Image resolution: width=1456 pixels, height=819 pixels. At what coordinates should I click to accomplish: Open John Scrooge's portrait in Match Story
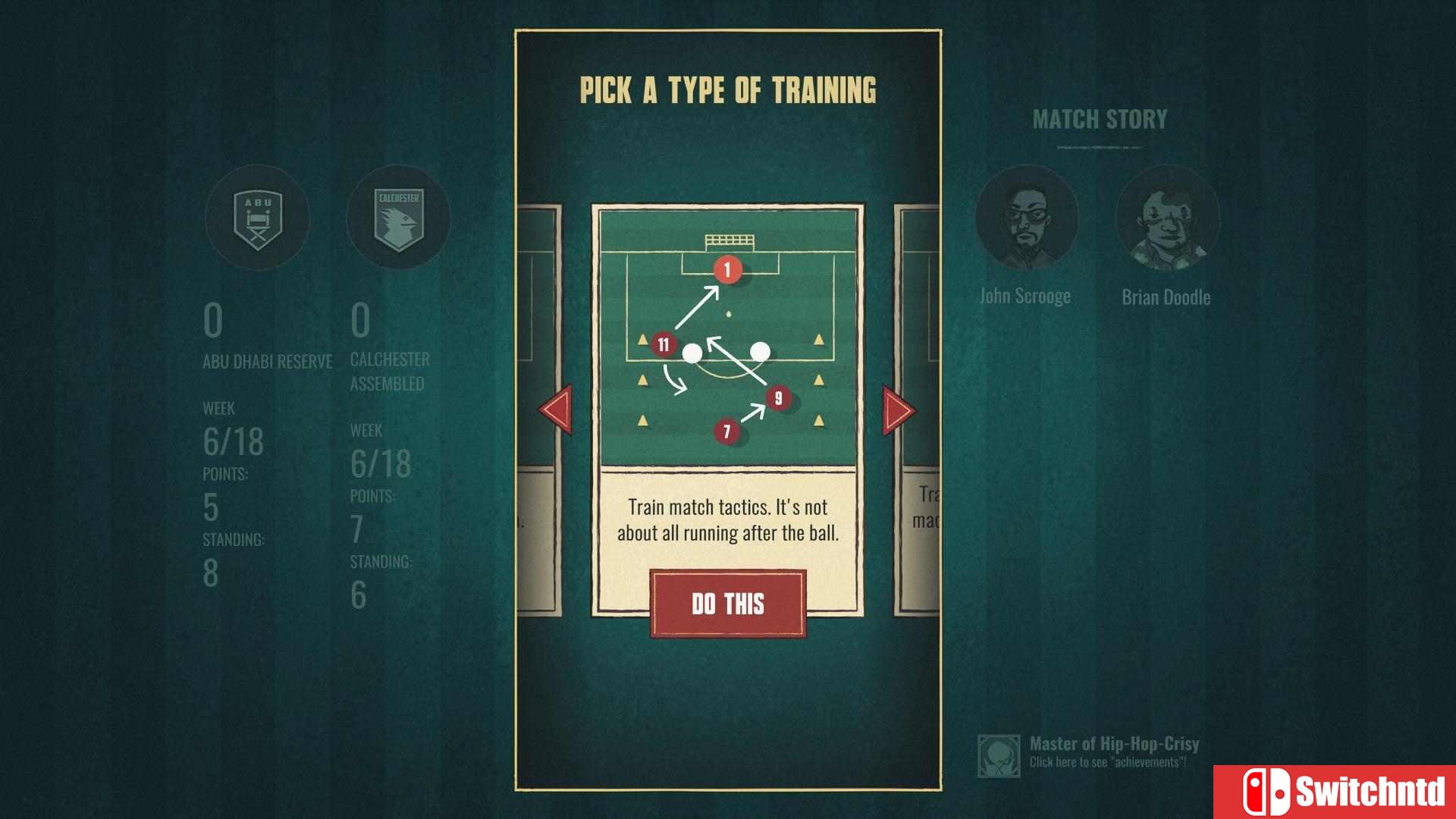[1028, 218]
